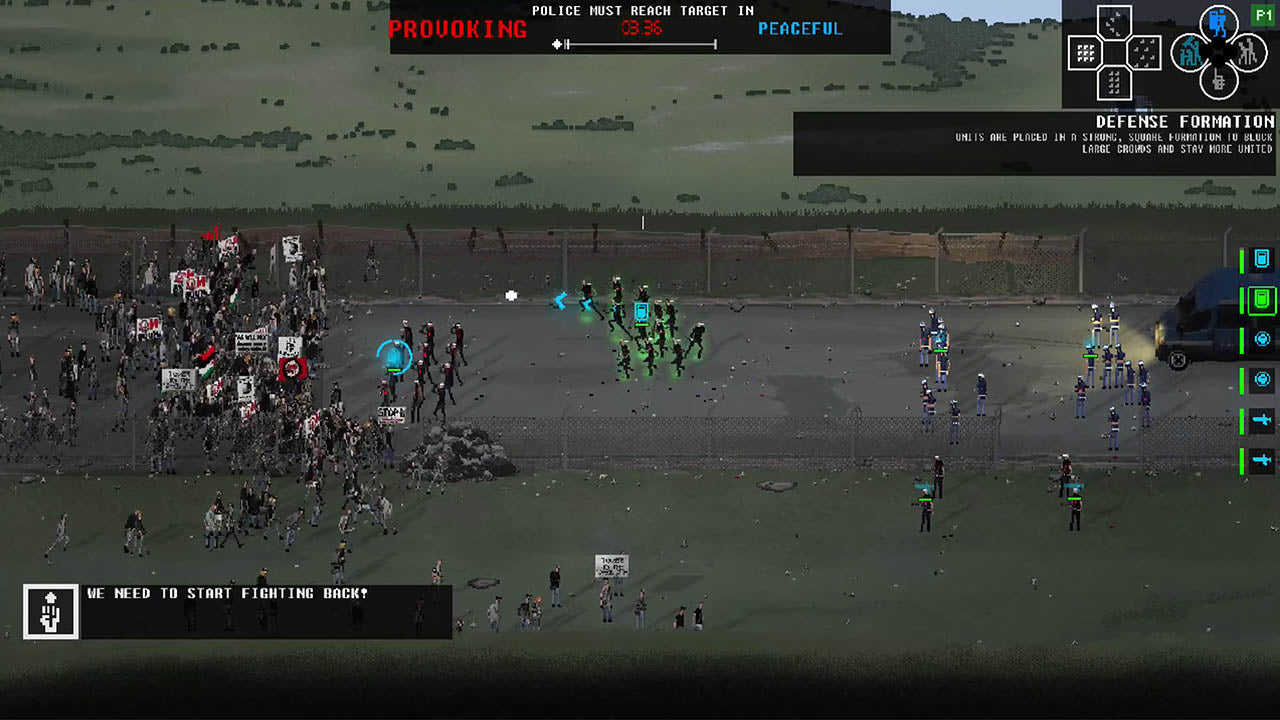Select the column formation icon below the d-pad
Screen dimensions: 1280x720
[1114, 83]
